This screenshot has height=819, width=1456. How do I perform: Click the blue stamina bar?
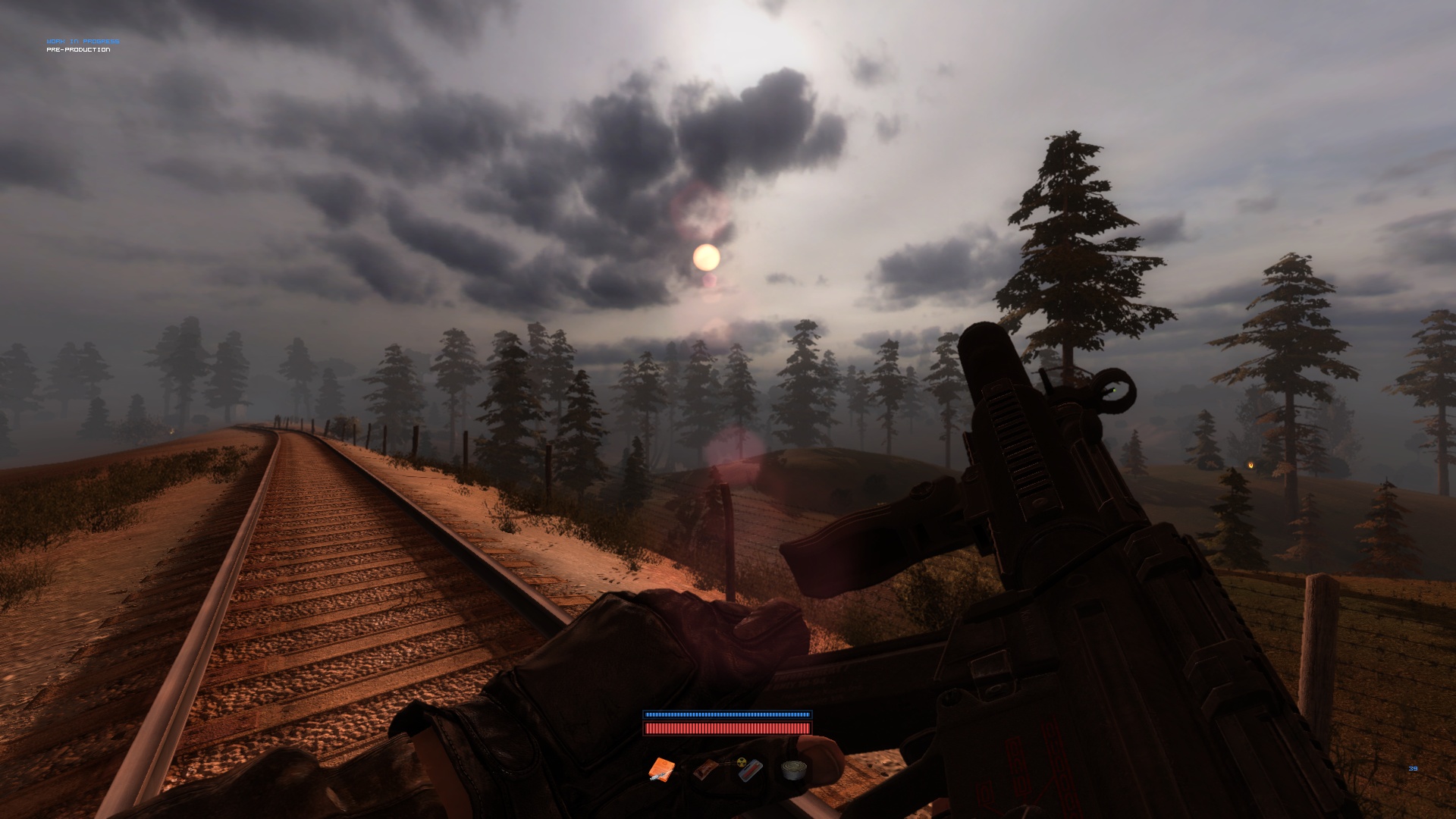pos(726,714)
